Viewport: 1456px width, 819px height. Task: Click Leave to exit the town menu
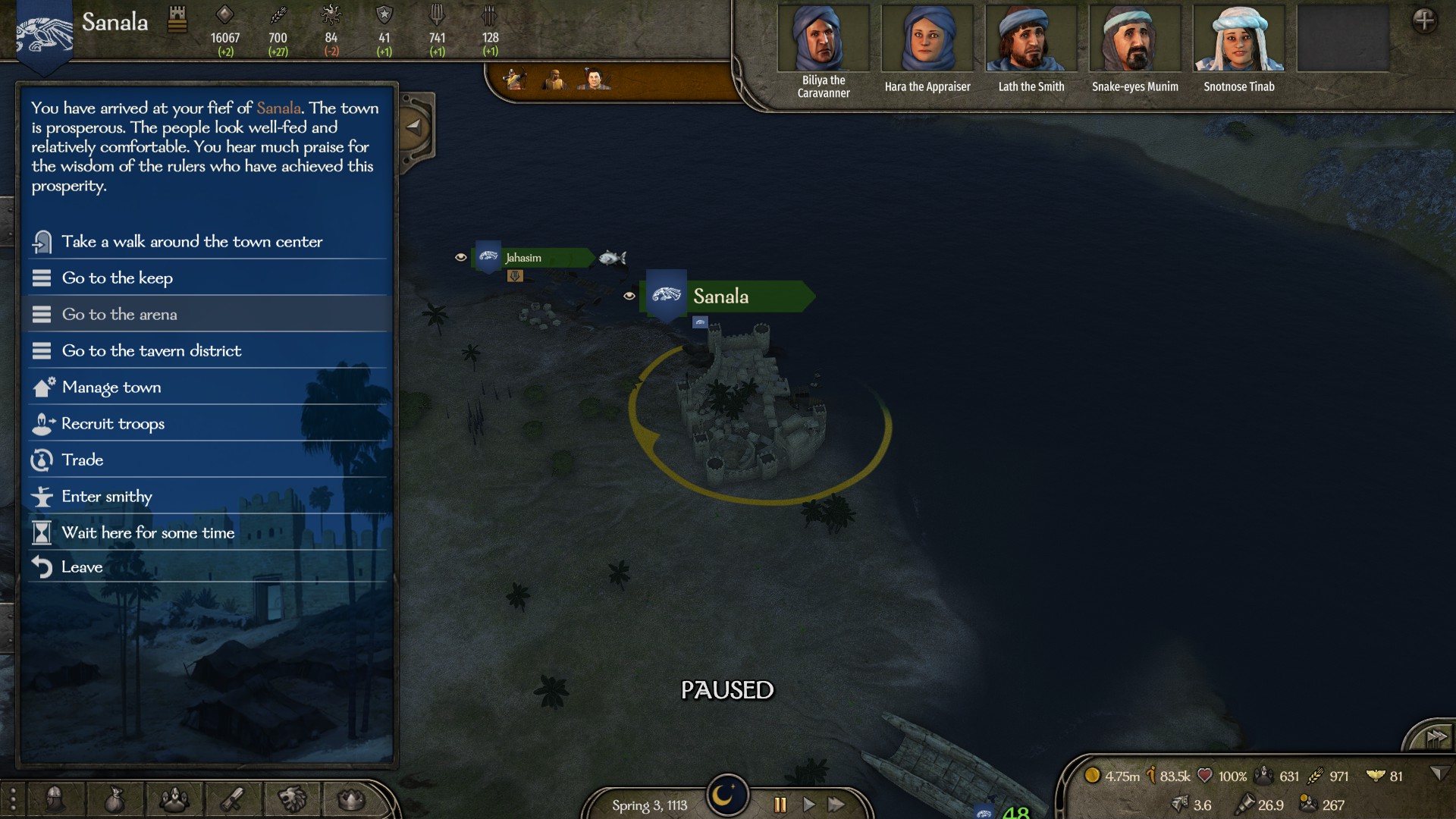[81, 566]
